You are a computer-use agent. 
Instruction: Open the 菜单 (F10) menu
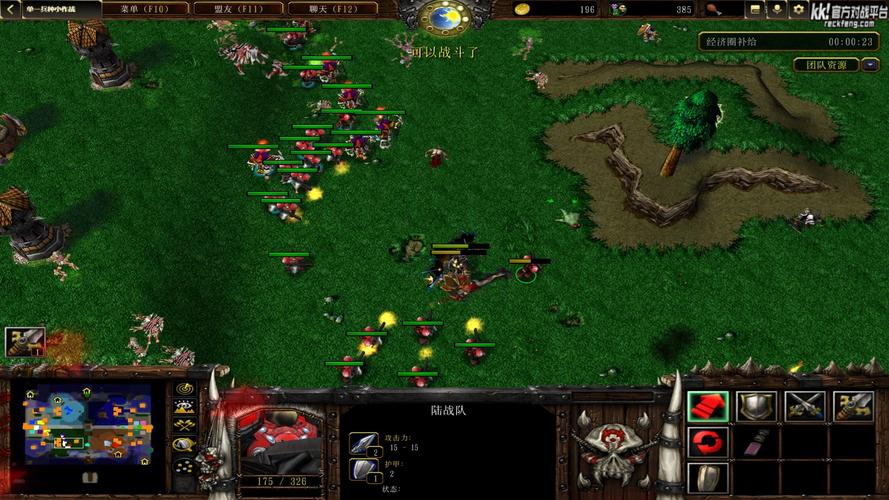pyautogui.click(x=143, y=9)
